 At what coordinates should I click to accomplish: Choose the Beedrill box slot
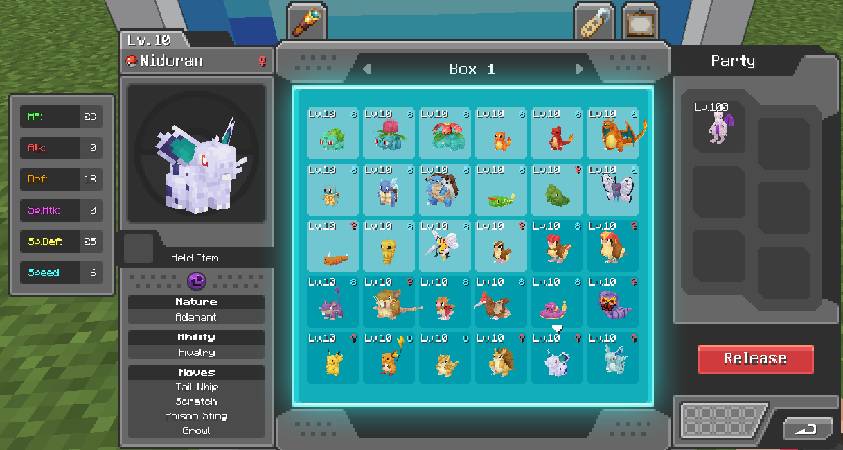pos(445,246)
